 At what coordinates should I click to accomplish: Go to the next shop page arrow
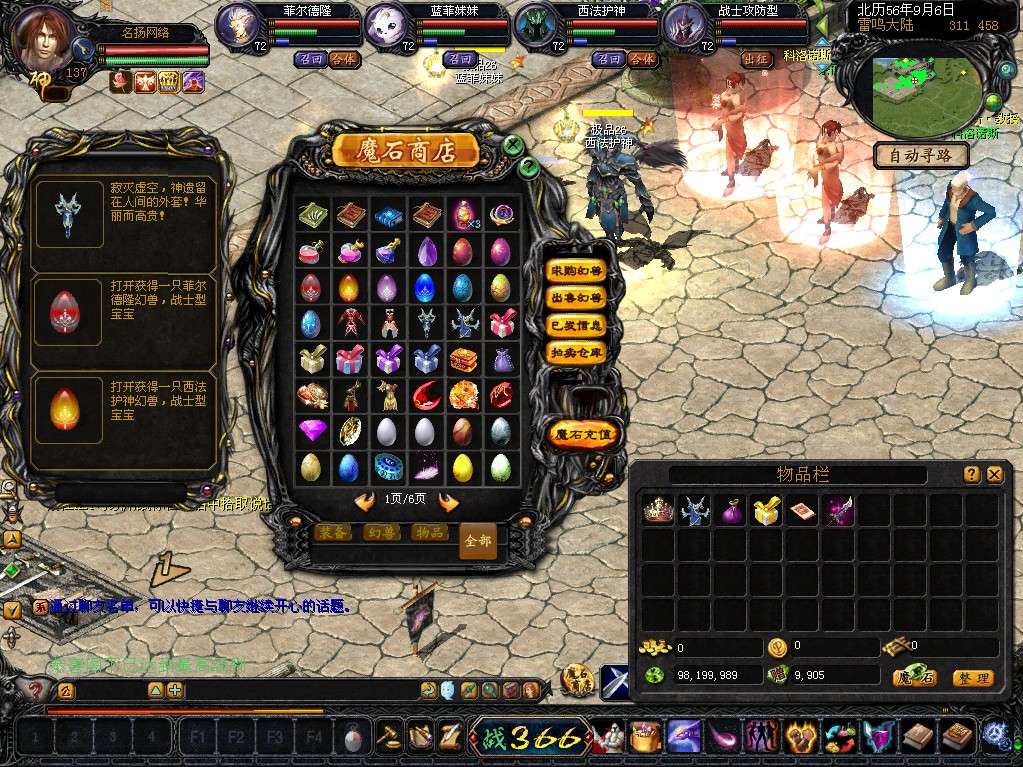pos(449,501)
